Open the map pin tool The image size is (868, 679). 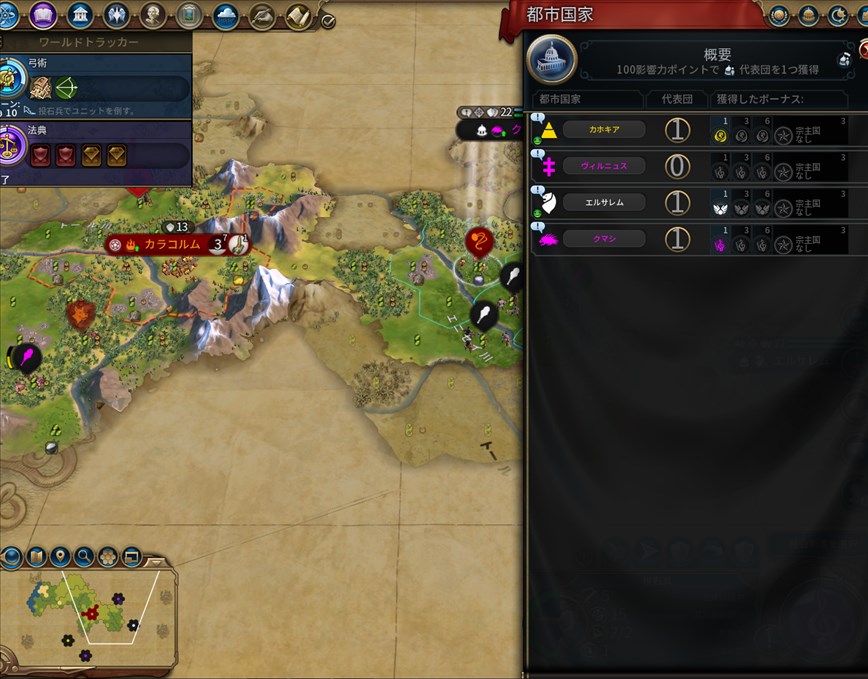60,556
